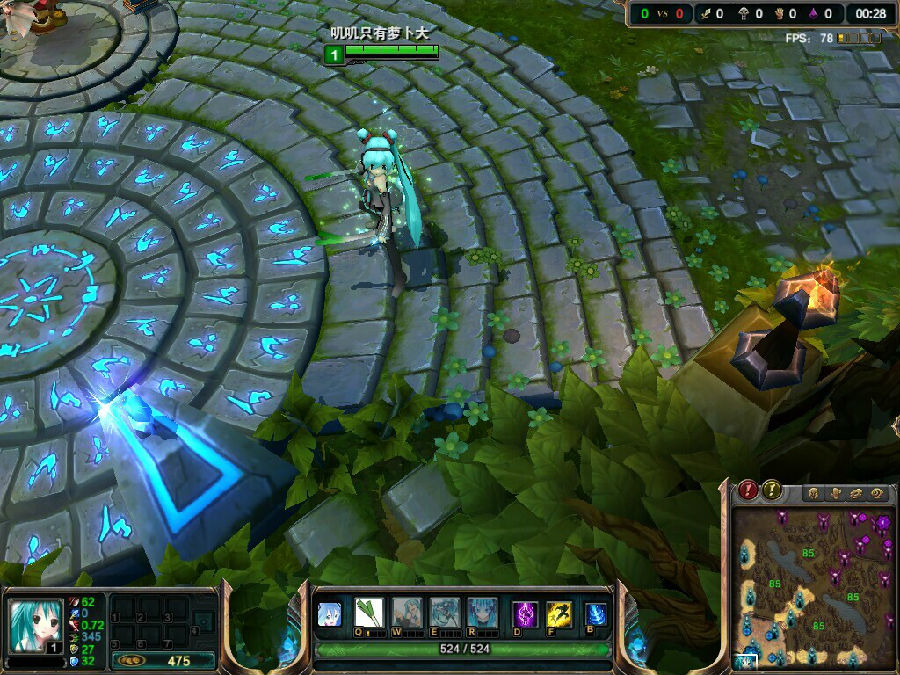The width and height of the screenshot is (900, 675).
Task: Send a red exclamation danger ping
Action: coord(748,491)
